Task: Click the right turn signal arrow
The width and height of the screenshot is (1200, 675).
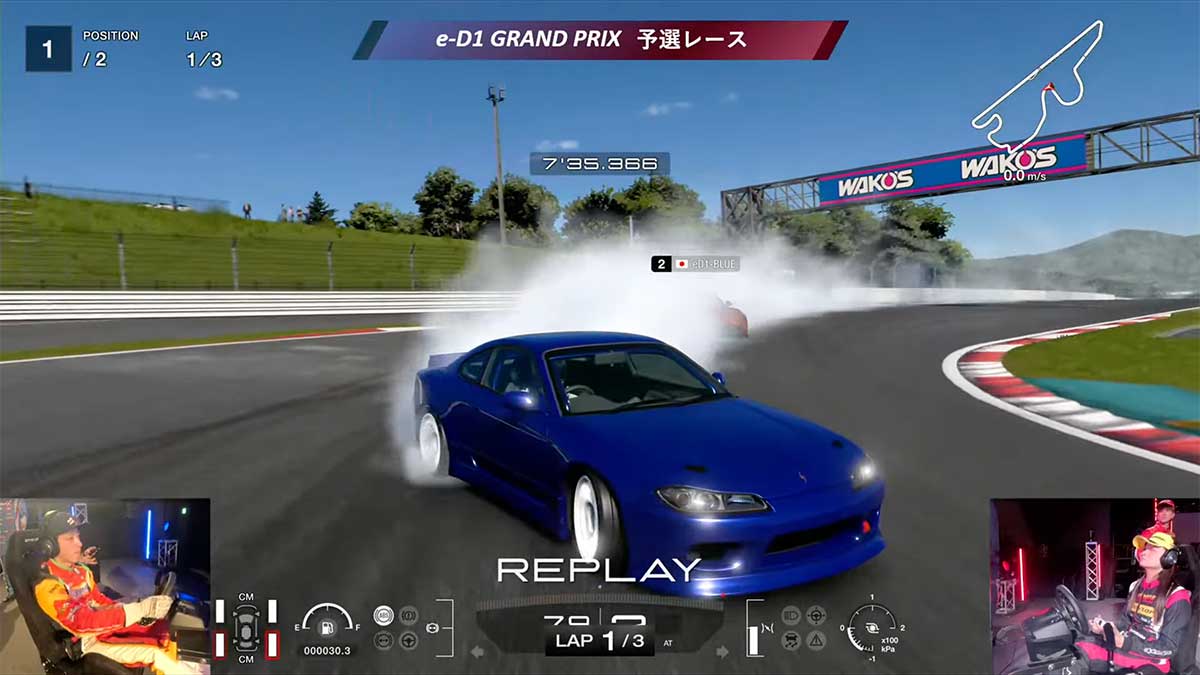Action: pos(723,652)
